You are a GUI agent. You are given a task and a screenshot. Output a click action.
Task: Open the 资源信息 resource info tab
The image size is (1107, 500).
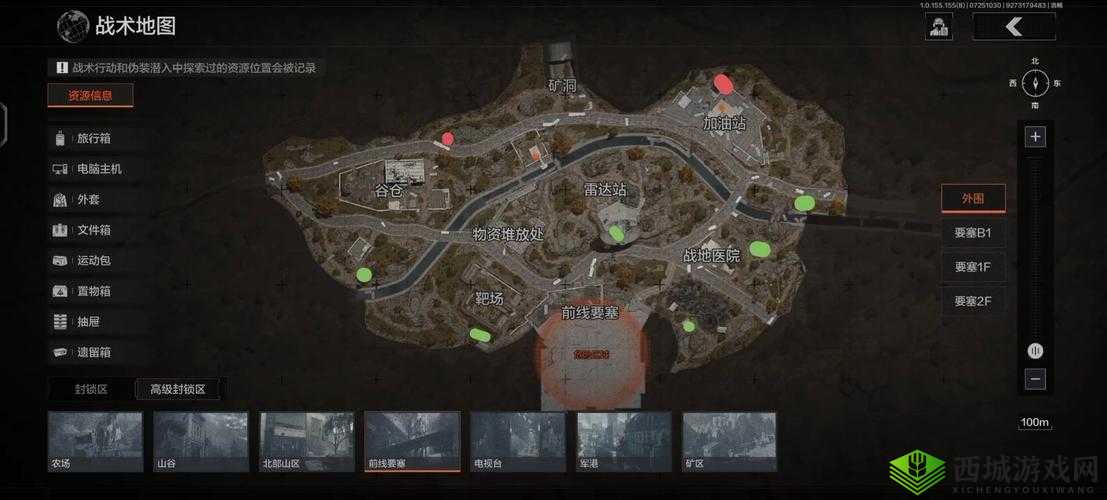90,96
